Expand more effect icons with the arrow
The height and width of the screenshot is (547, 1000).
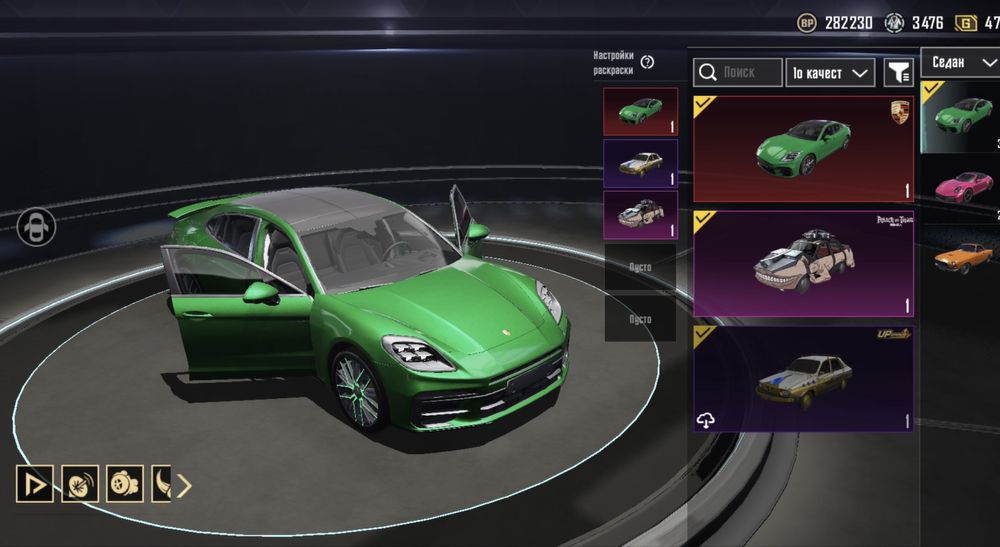coord(185,485)
